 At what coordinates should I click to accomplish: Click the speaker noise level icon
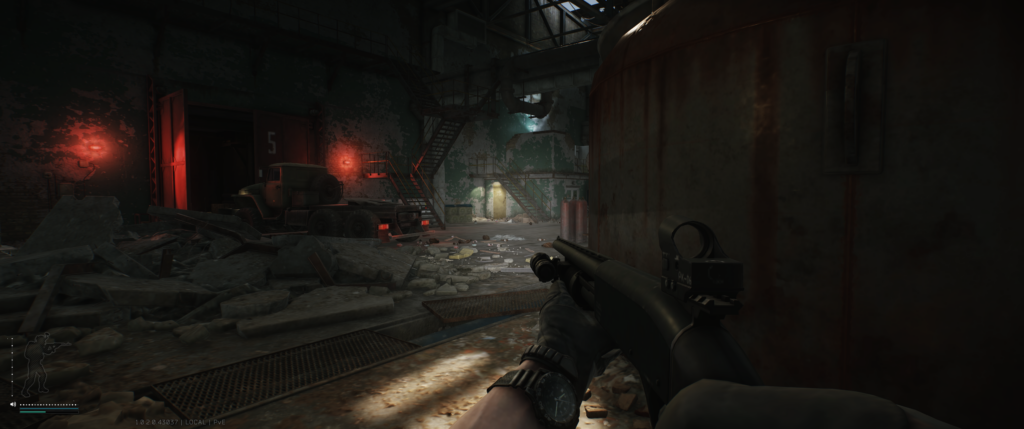point(13,405)
